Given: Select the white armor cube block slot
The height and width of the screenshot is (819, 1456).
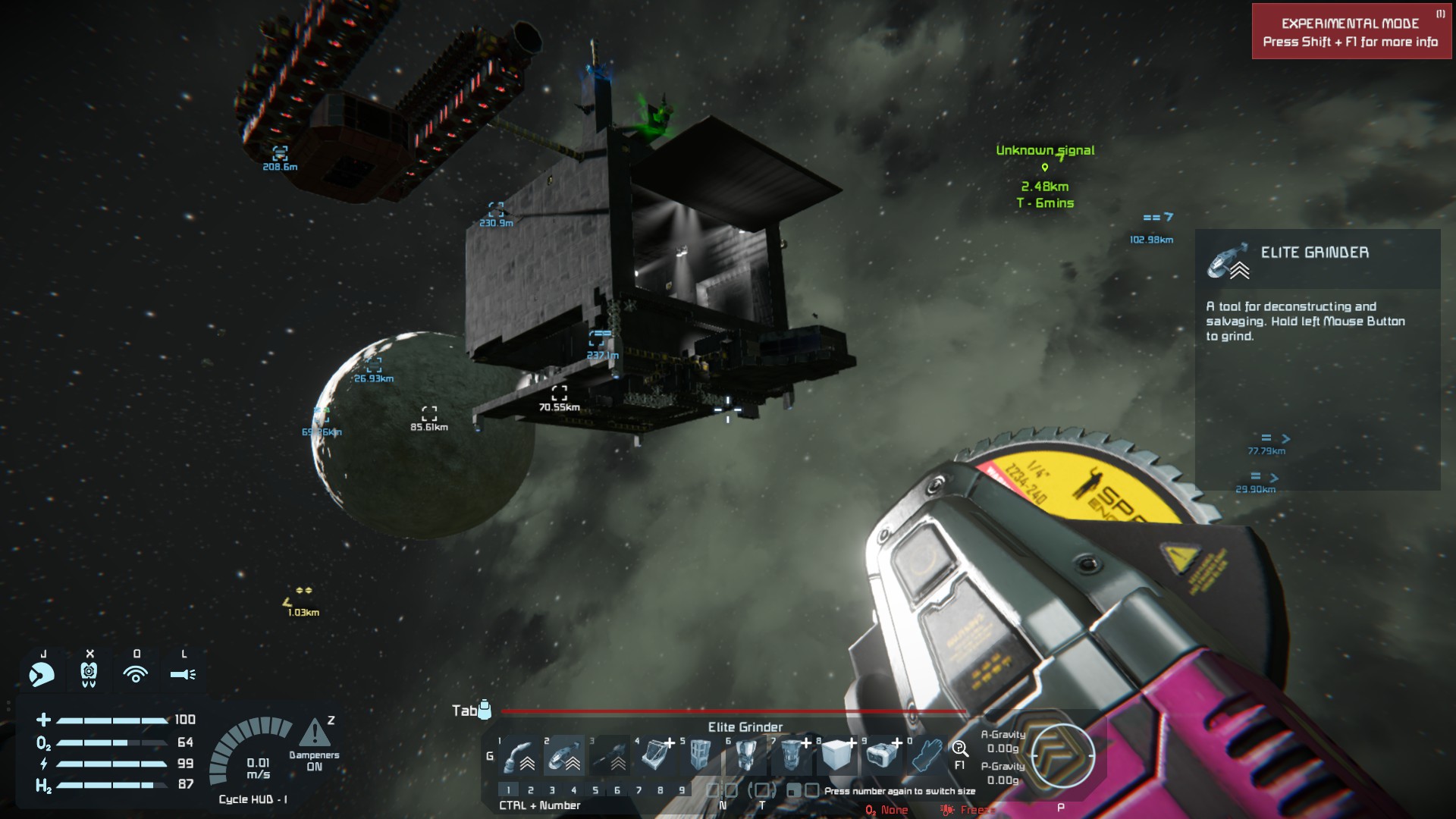Looking at the screenshot, I should pyautogui.click(x=837, y=756).
